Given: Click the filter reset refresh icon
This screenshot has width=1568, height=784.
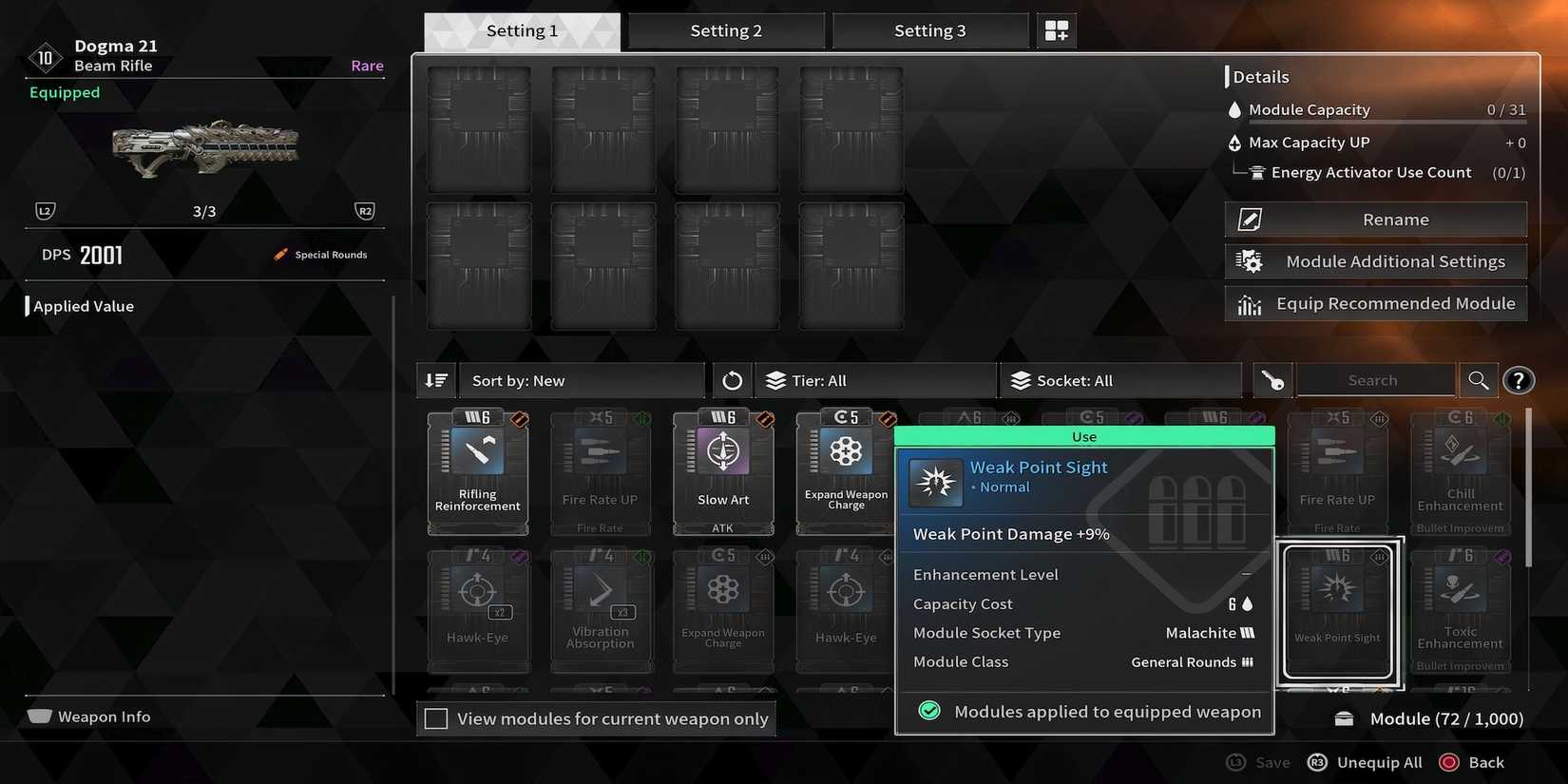Looking at the screenshot, I should click(x=731, y=379).
